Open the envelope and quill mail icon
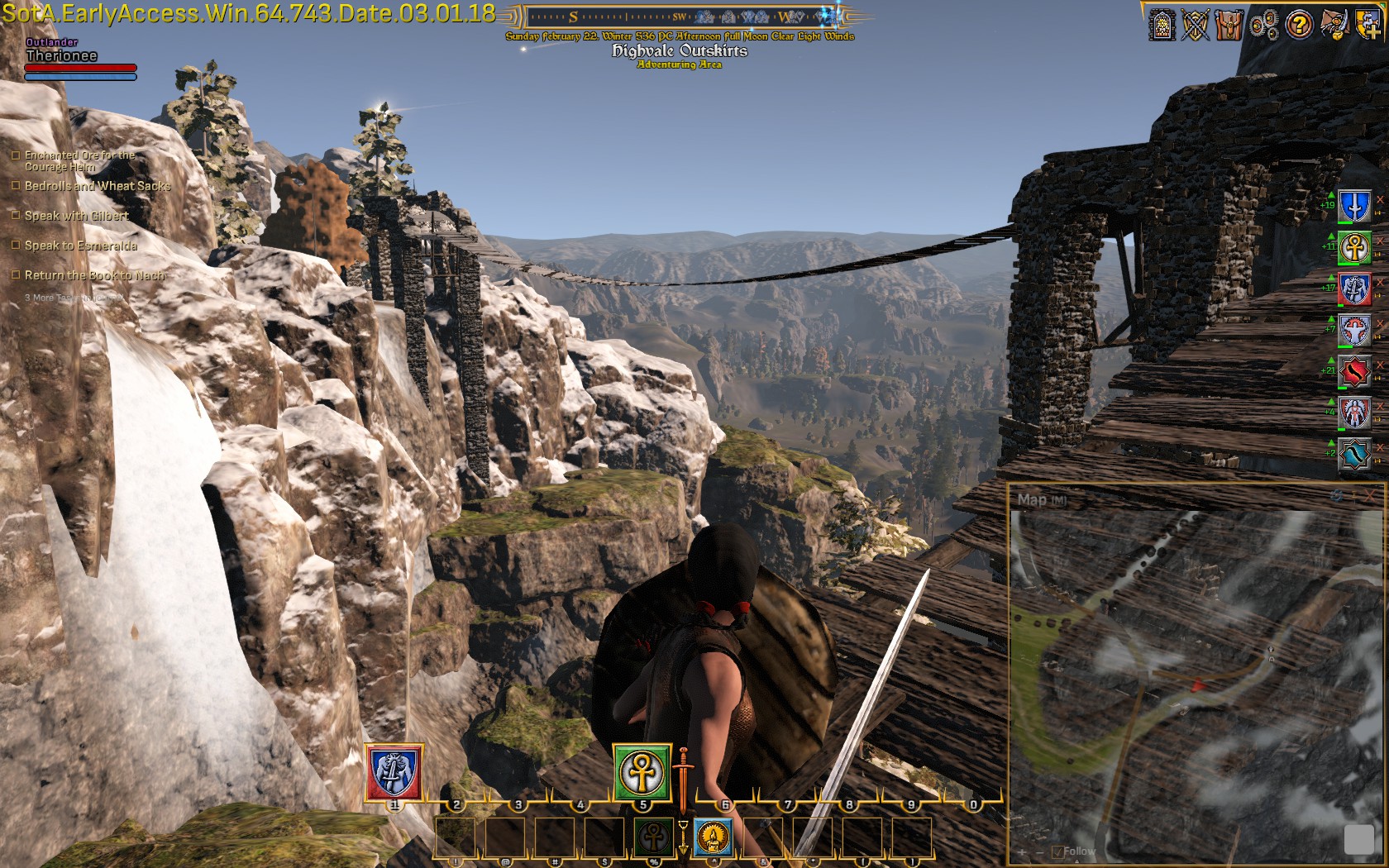Image resolution: width=1389 pixels, height=868 pixels. (1334, 24)
